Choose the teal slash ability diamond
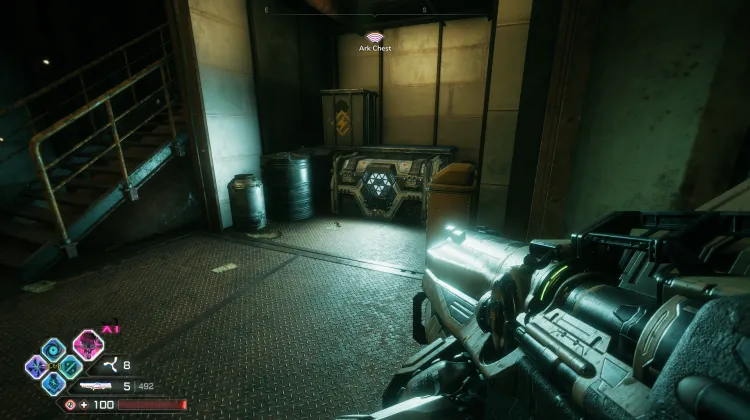Screen dimensions: 750x420 click(x=70, y=367)
